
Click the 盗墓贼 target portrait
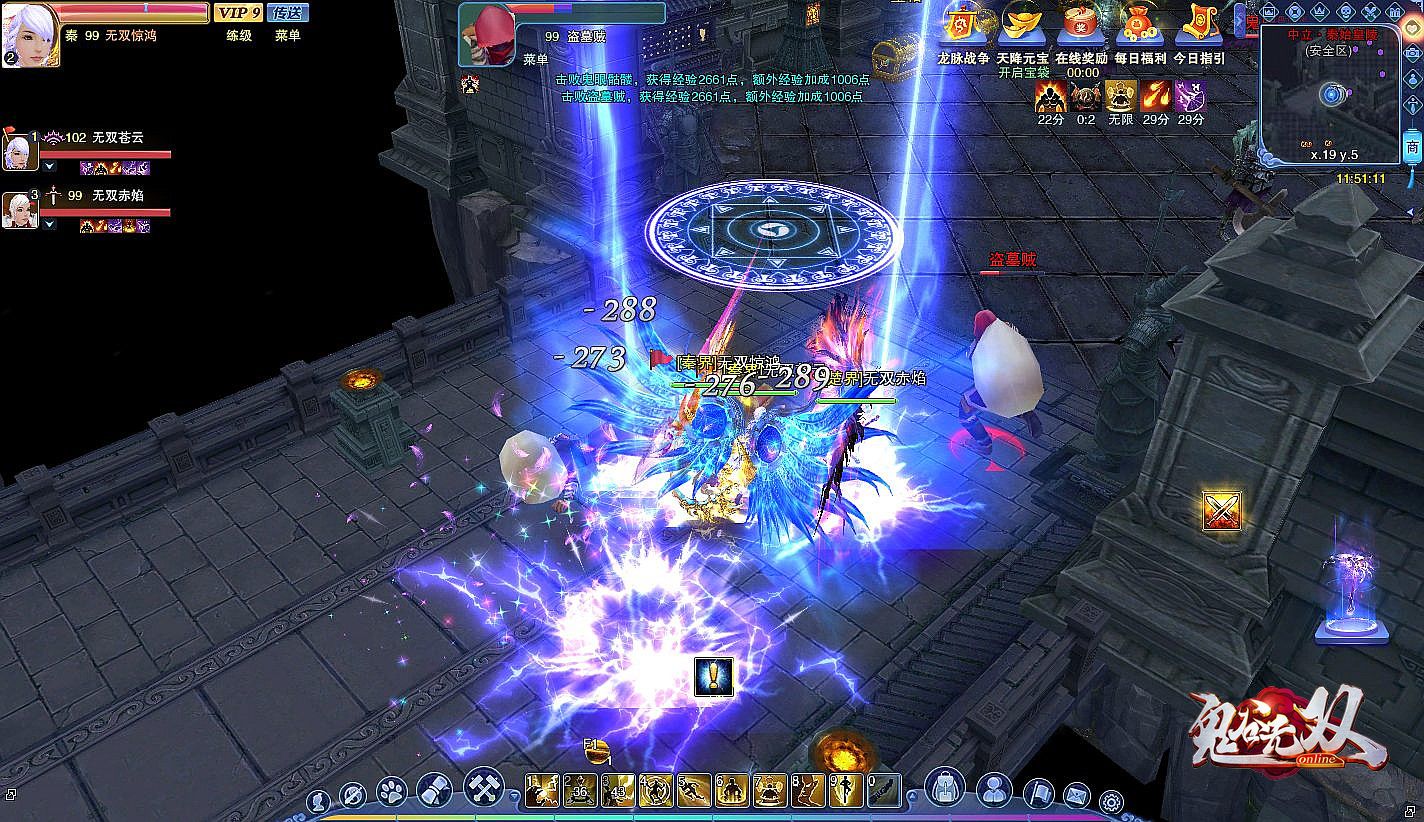point(485,32)
